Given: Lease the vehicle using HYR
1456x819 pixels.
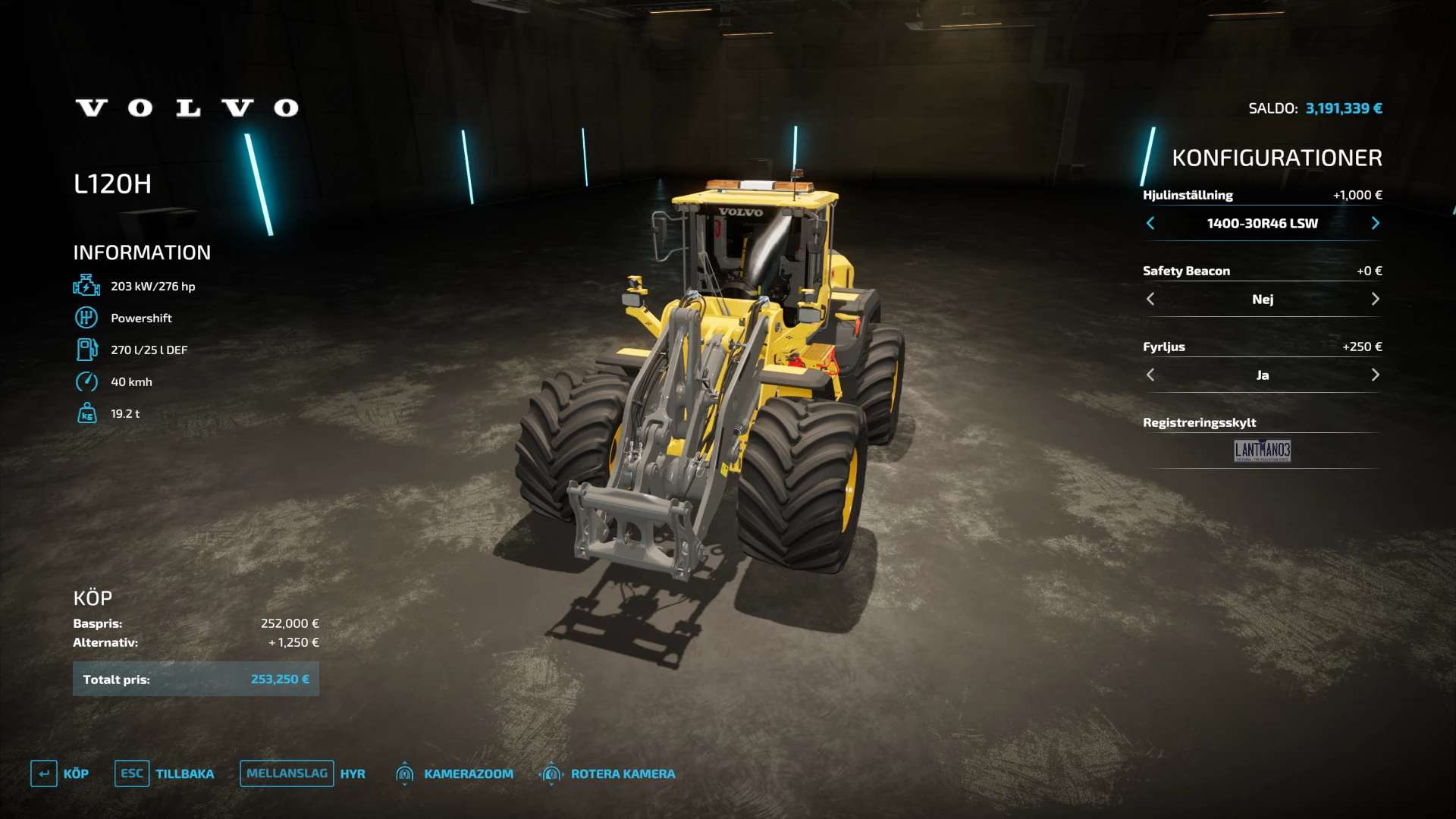Looking at the screenshot, I should tap(303, 773).
